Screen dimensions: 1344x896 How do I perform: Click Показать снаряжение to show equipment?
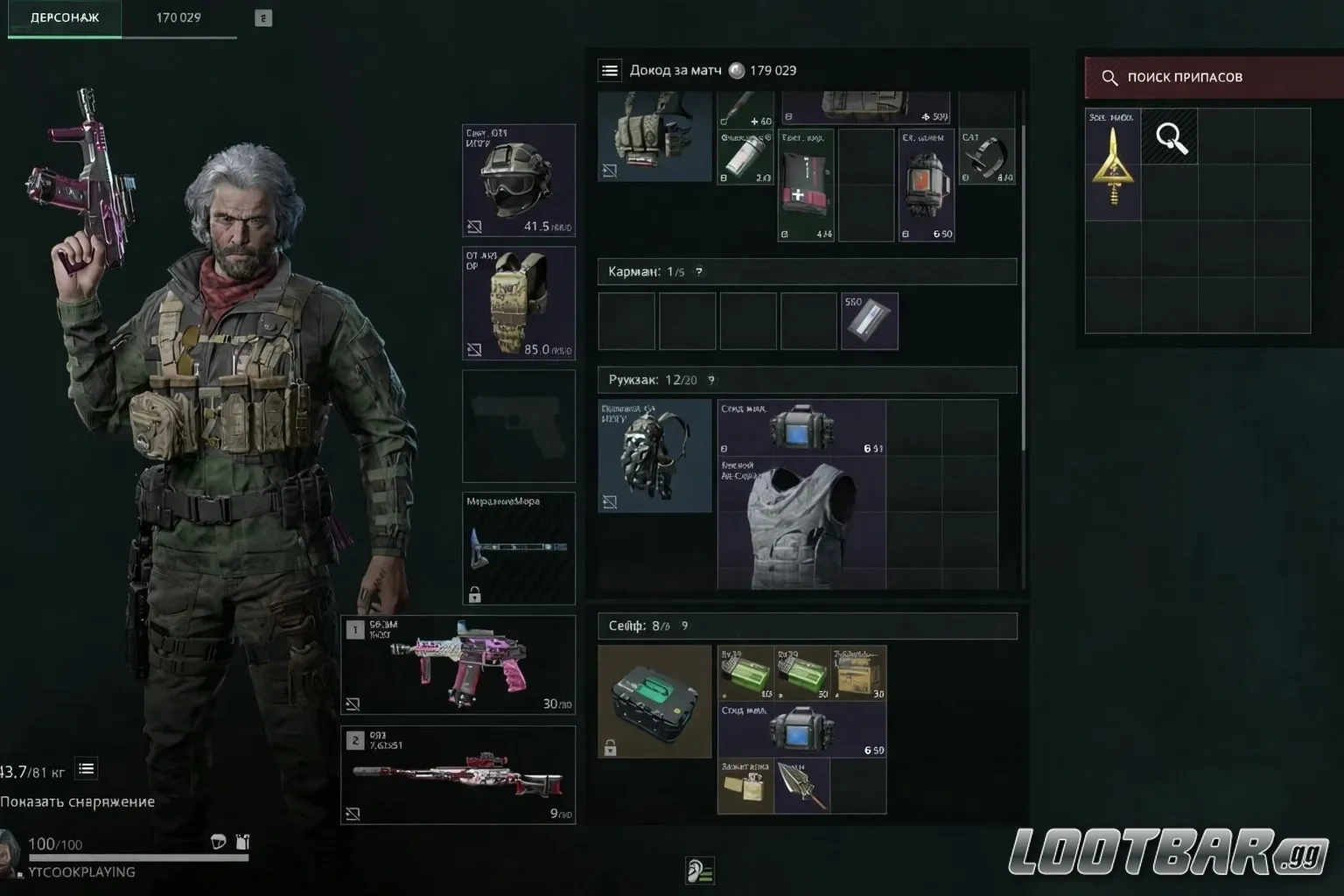[x=78, y=801]
